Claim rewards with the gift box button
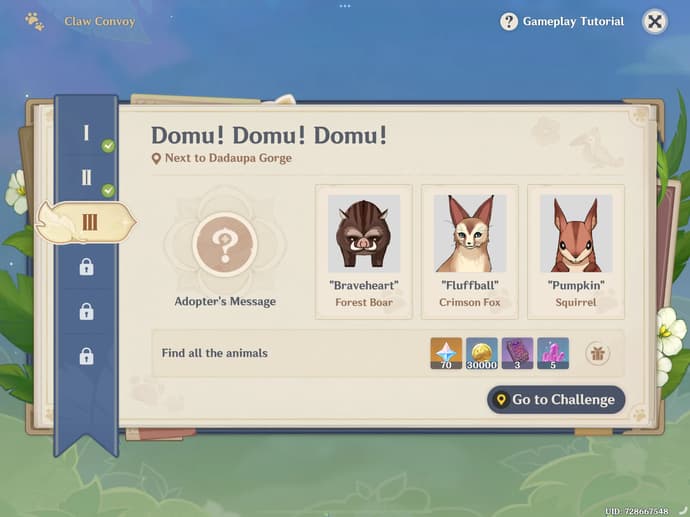Image resolution: width=690 pixels, height=517 pixels. (x=598, y=353)
